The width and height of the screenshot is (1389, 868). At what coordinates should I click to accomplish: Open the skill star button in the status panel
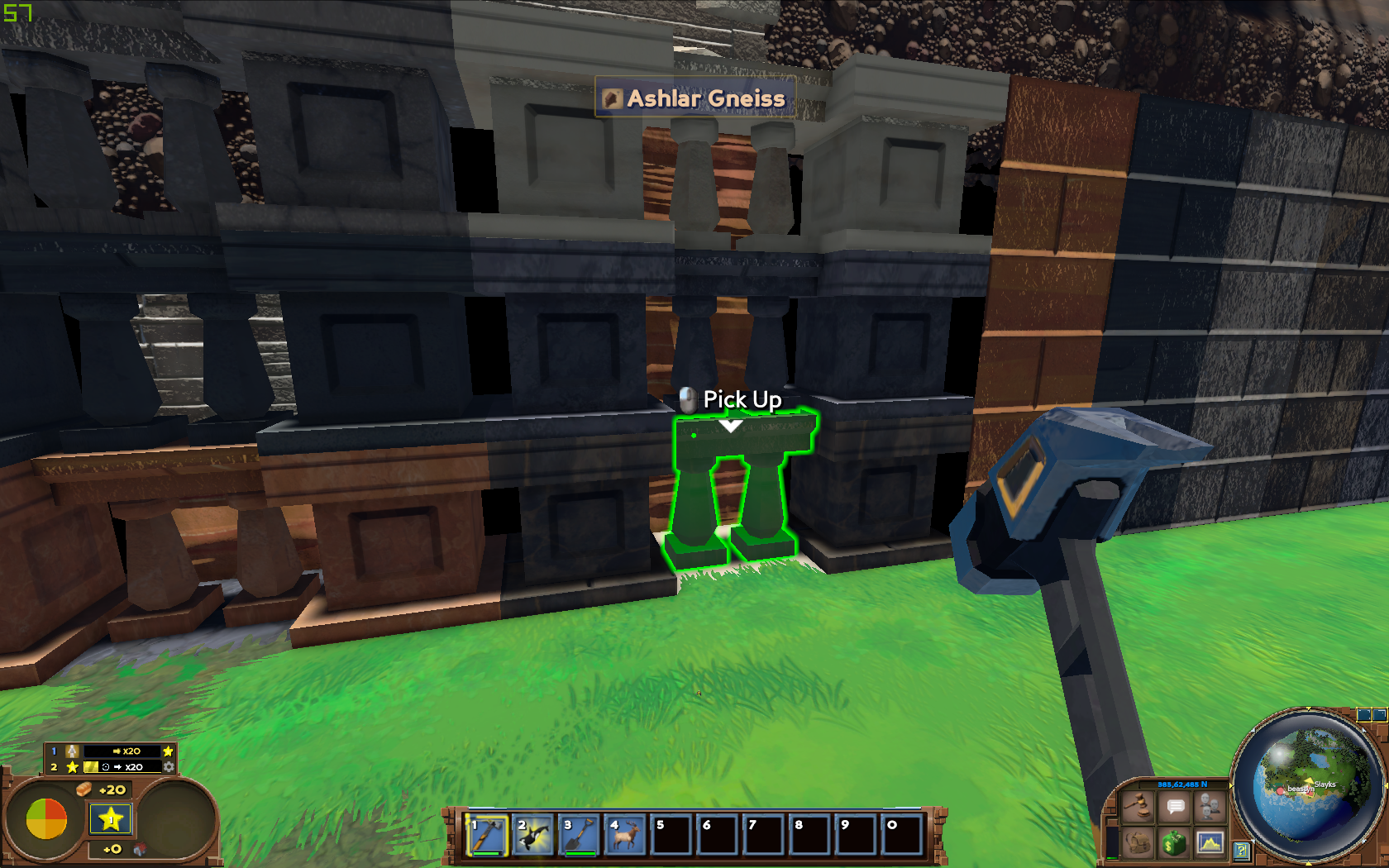coord(111,819)
